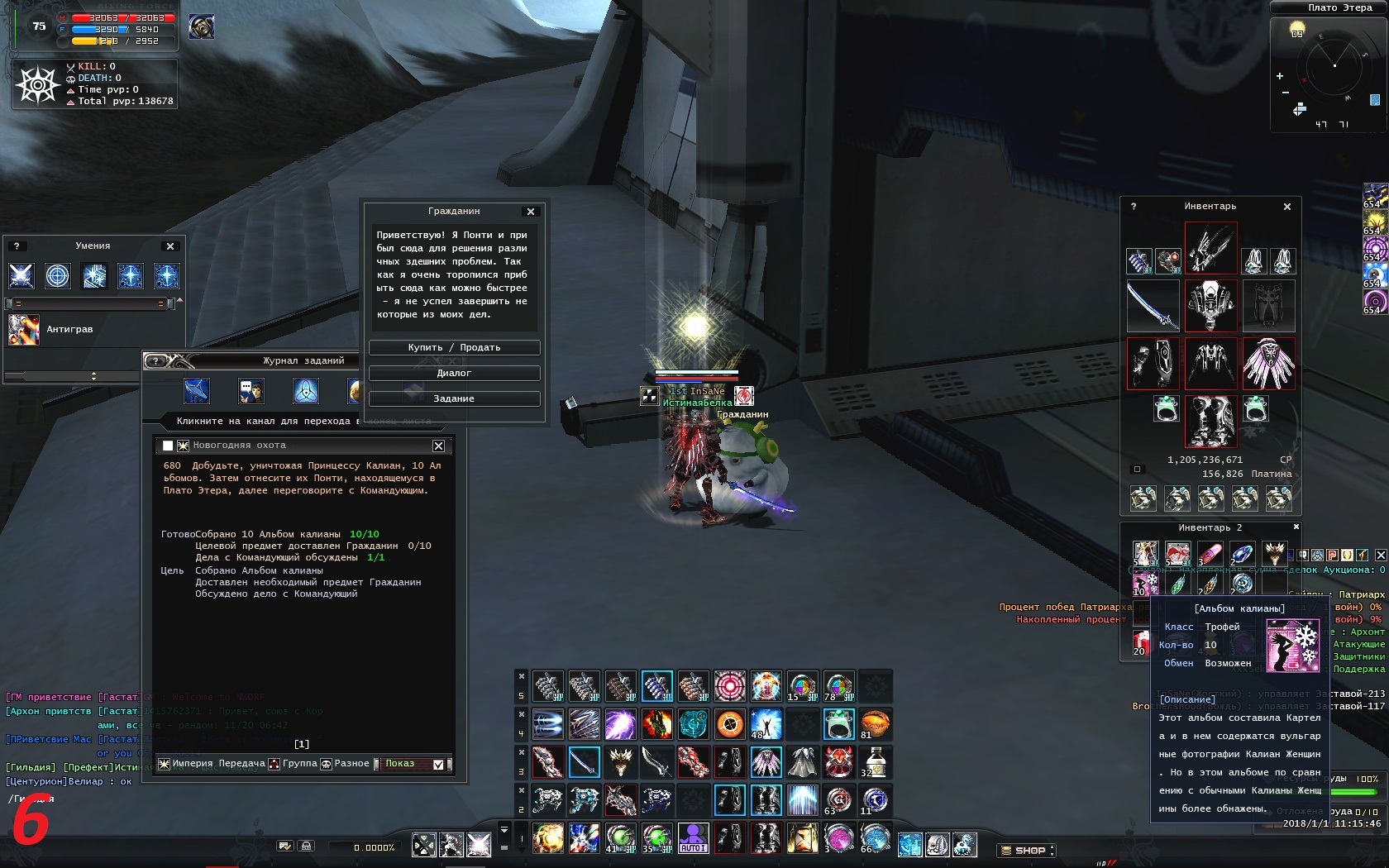Zoom in the minimap with plus button
This screenshot has height=868, width=1389.
click(1280, 76)
